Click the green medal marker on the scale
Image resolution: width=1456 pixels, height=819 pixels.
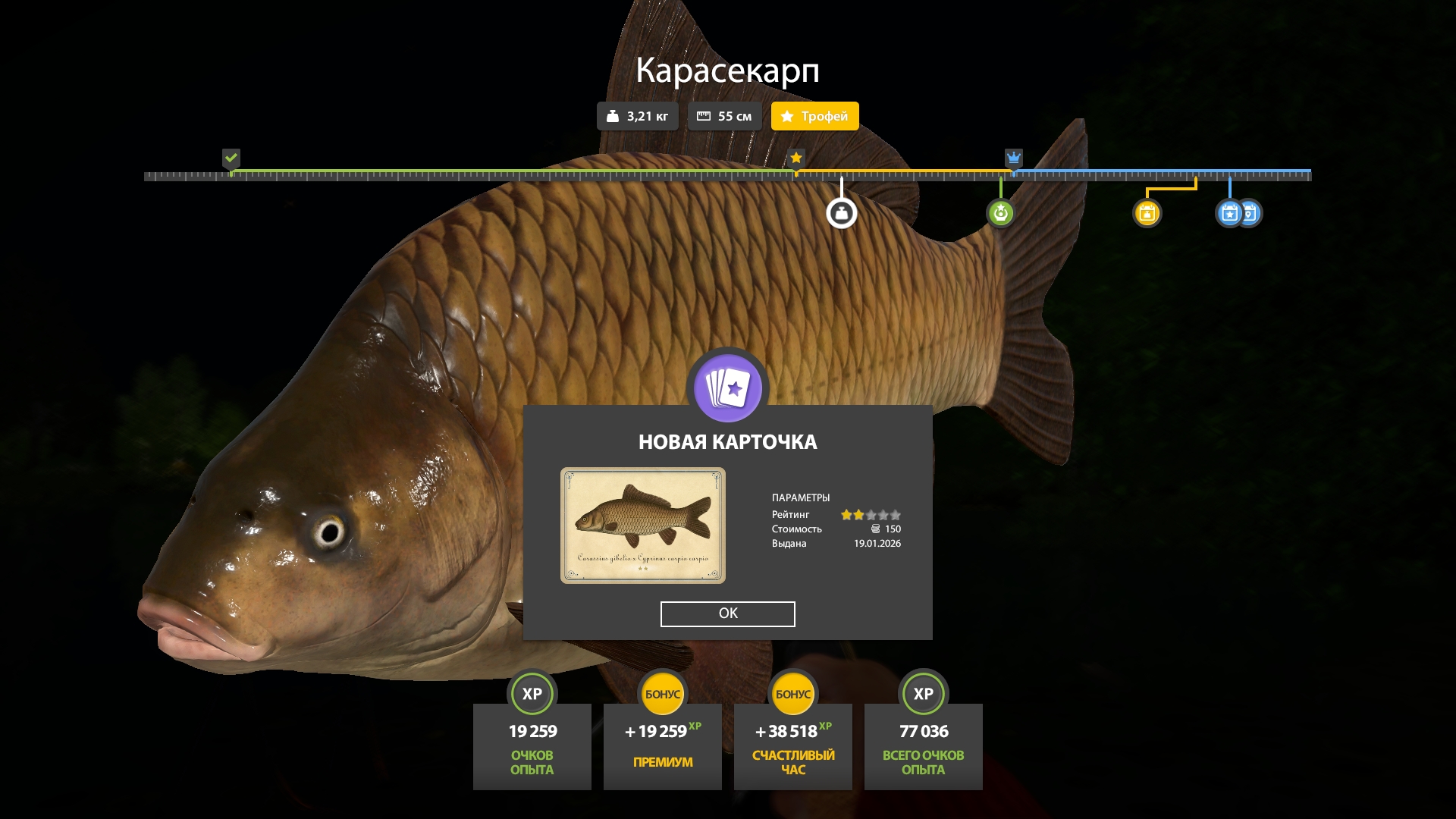[1000, 213]
